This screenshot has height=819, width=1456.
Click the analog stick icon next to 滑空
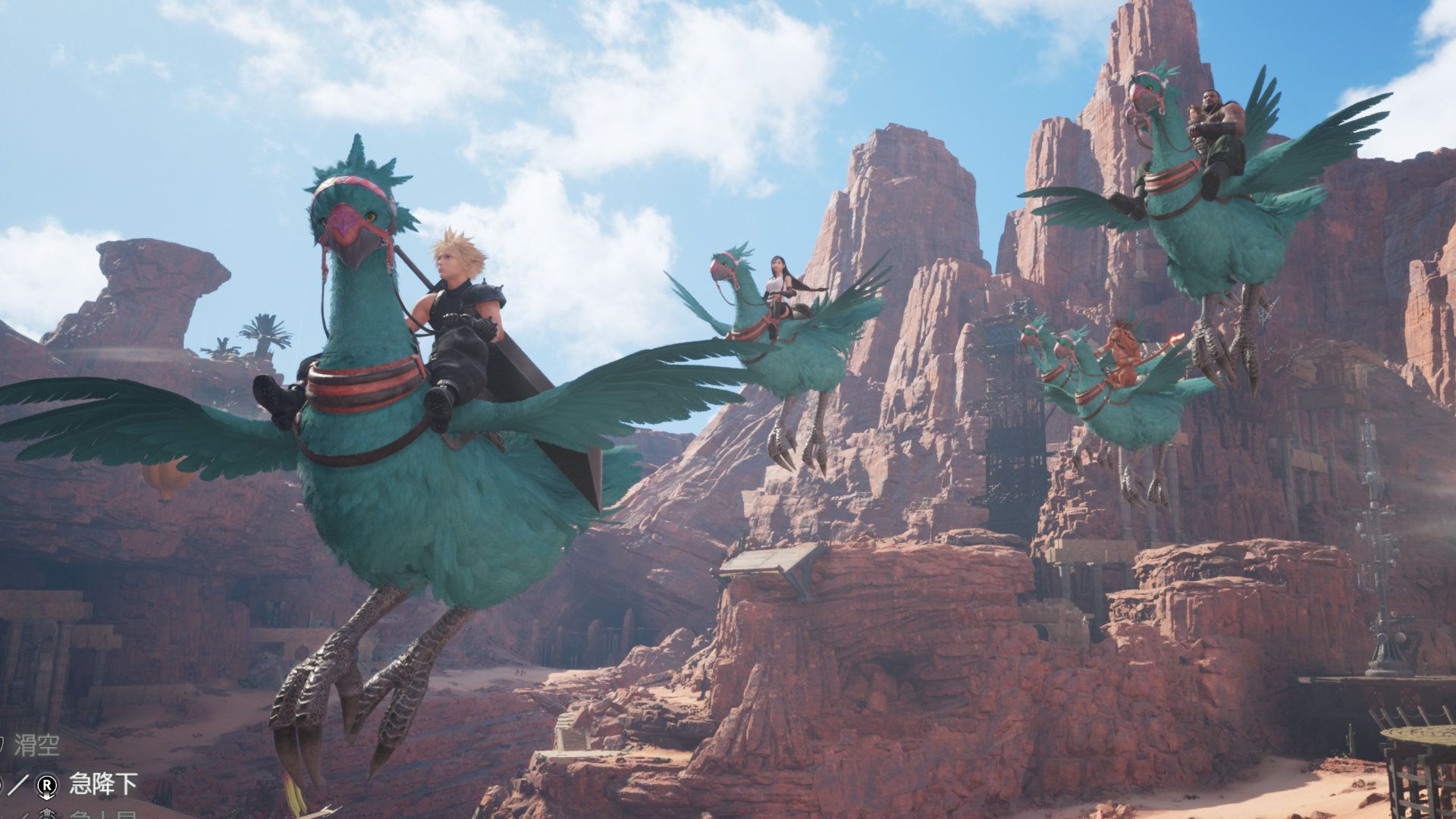point(3,743)
